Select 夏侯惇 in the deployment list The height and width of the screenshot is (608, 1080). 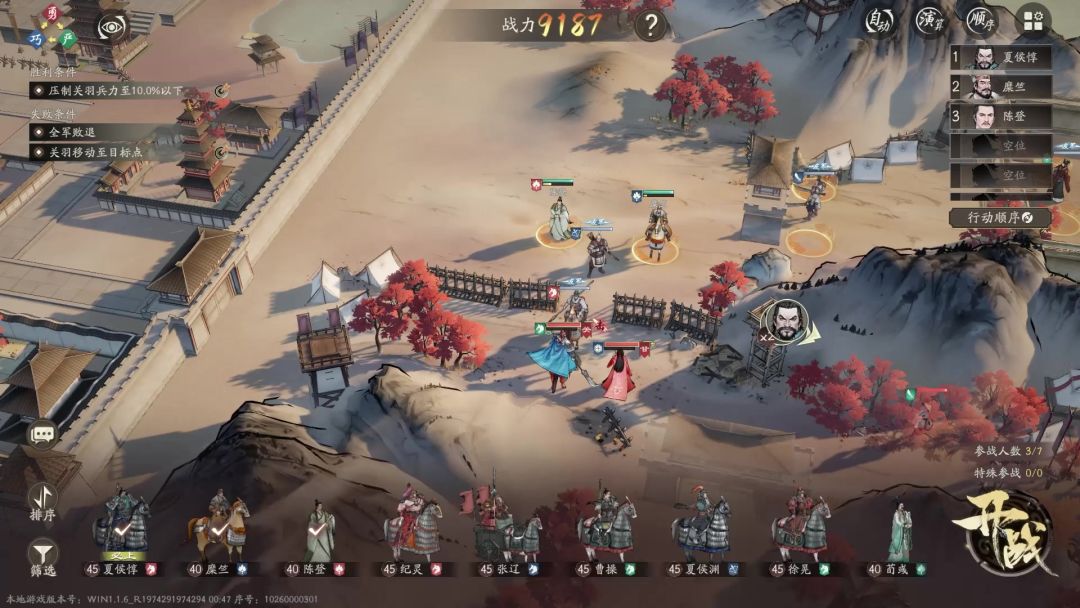click(x=1000, y=57)
